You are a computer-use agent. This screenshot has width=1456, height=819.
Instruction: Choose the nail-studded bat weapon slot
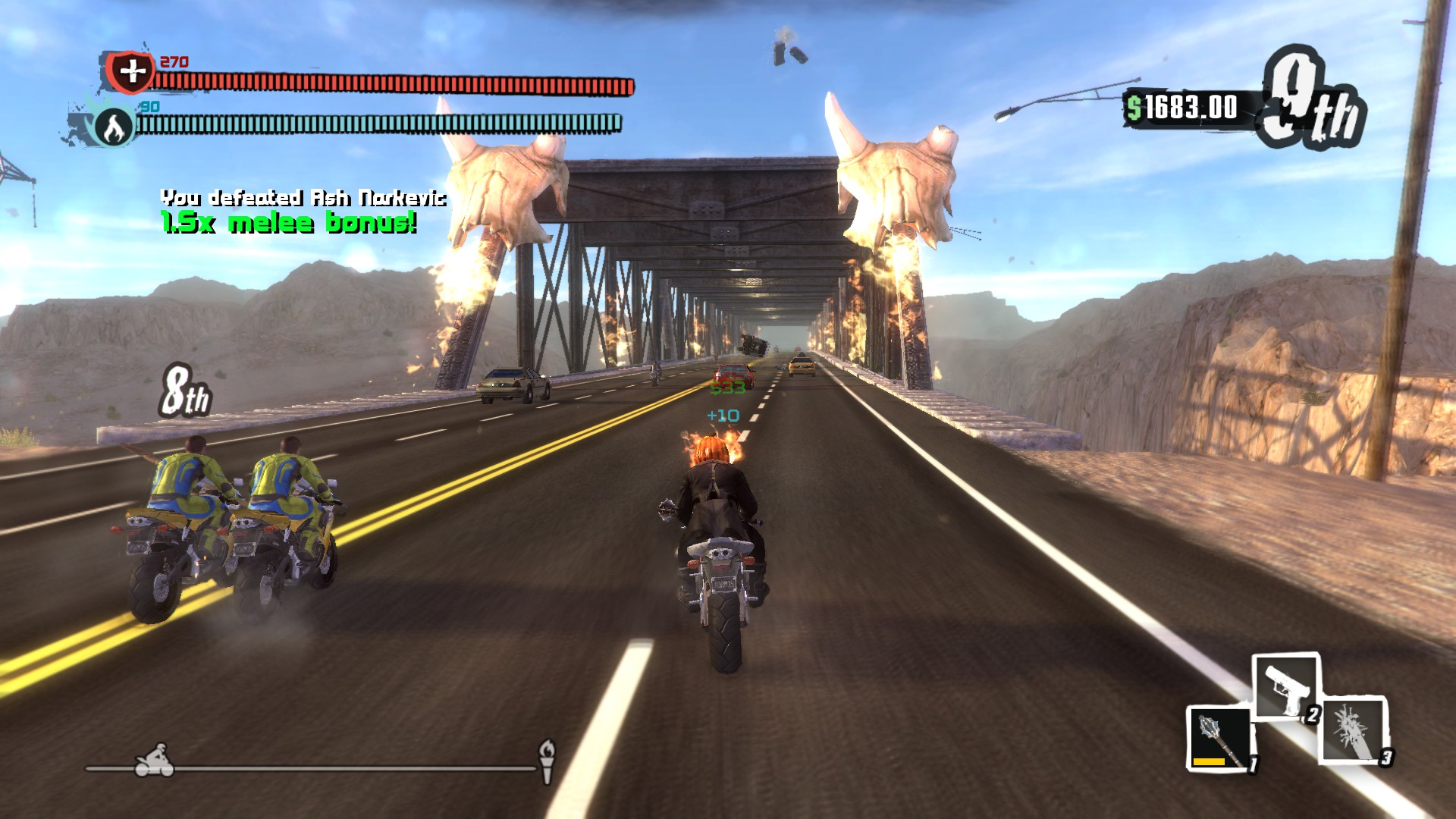[1355, 729]
